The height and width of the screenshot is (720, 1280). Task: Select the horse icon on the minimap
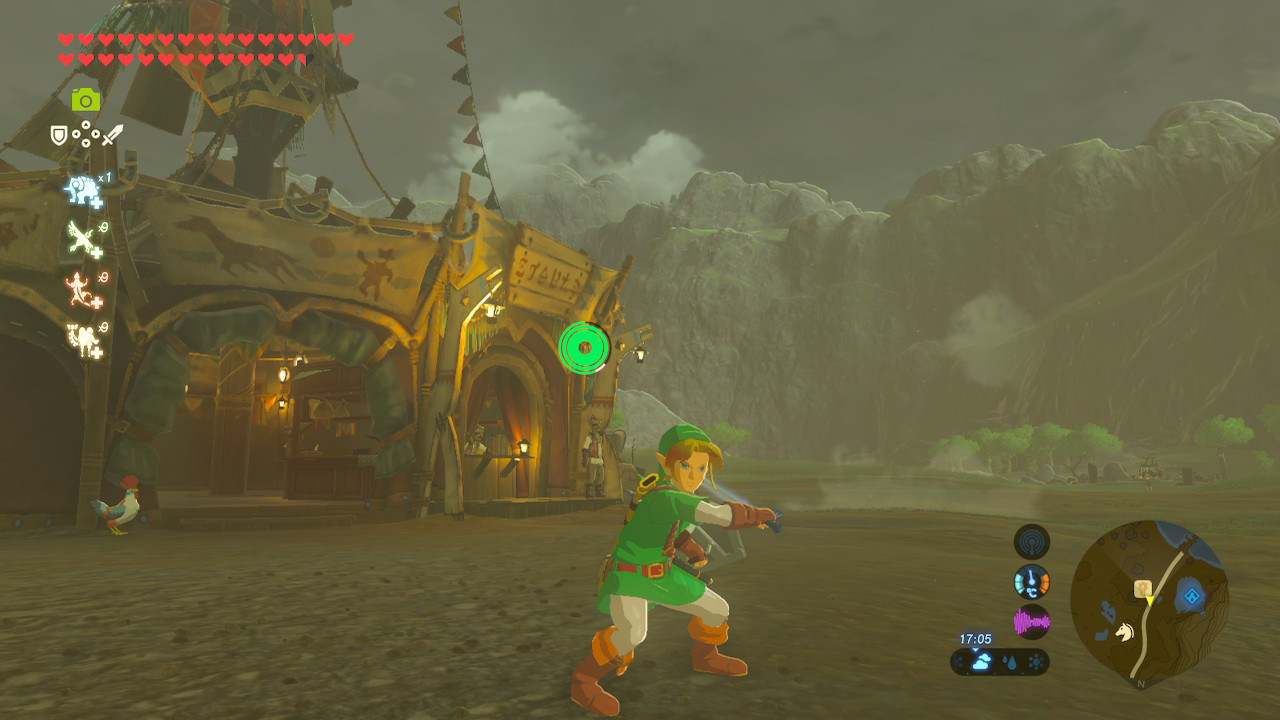click(x=1125, y=632)
